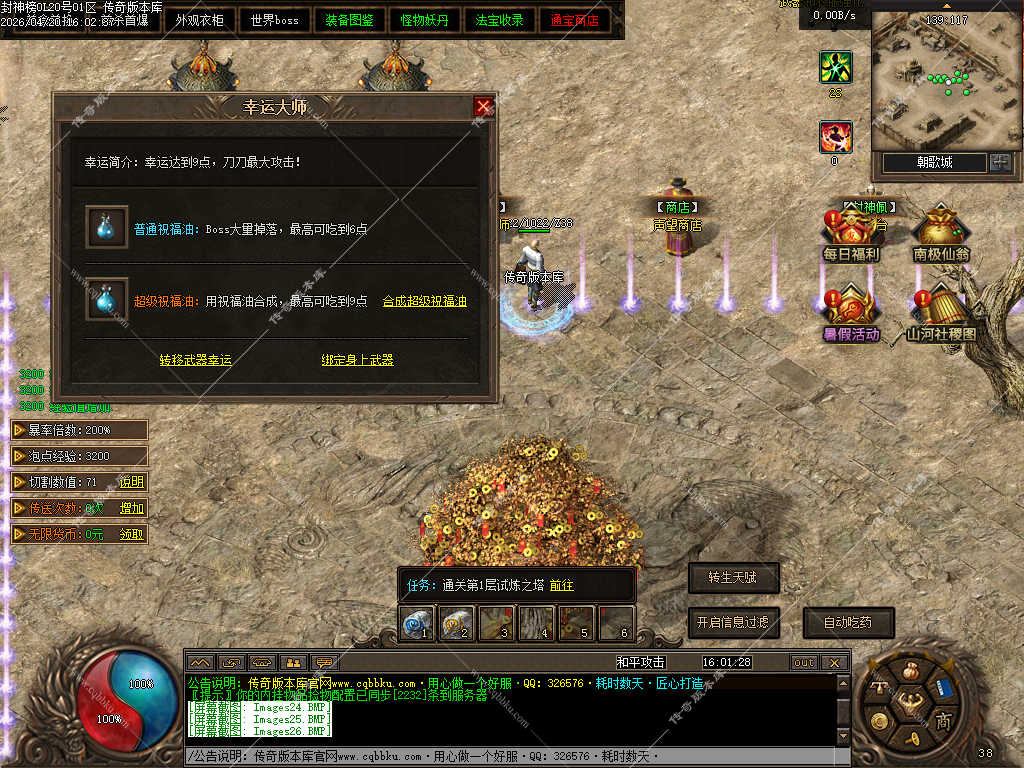Toggle the 和平攻击 attack mode button
The height and width of the screenshot is (768, 1024).
(x=641, y=662)
